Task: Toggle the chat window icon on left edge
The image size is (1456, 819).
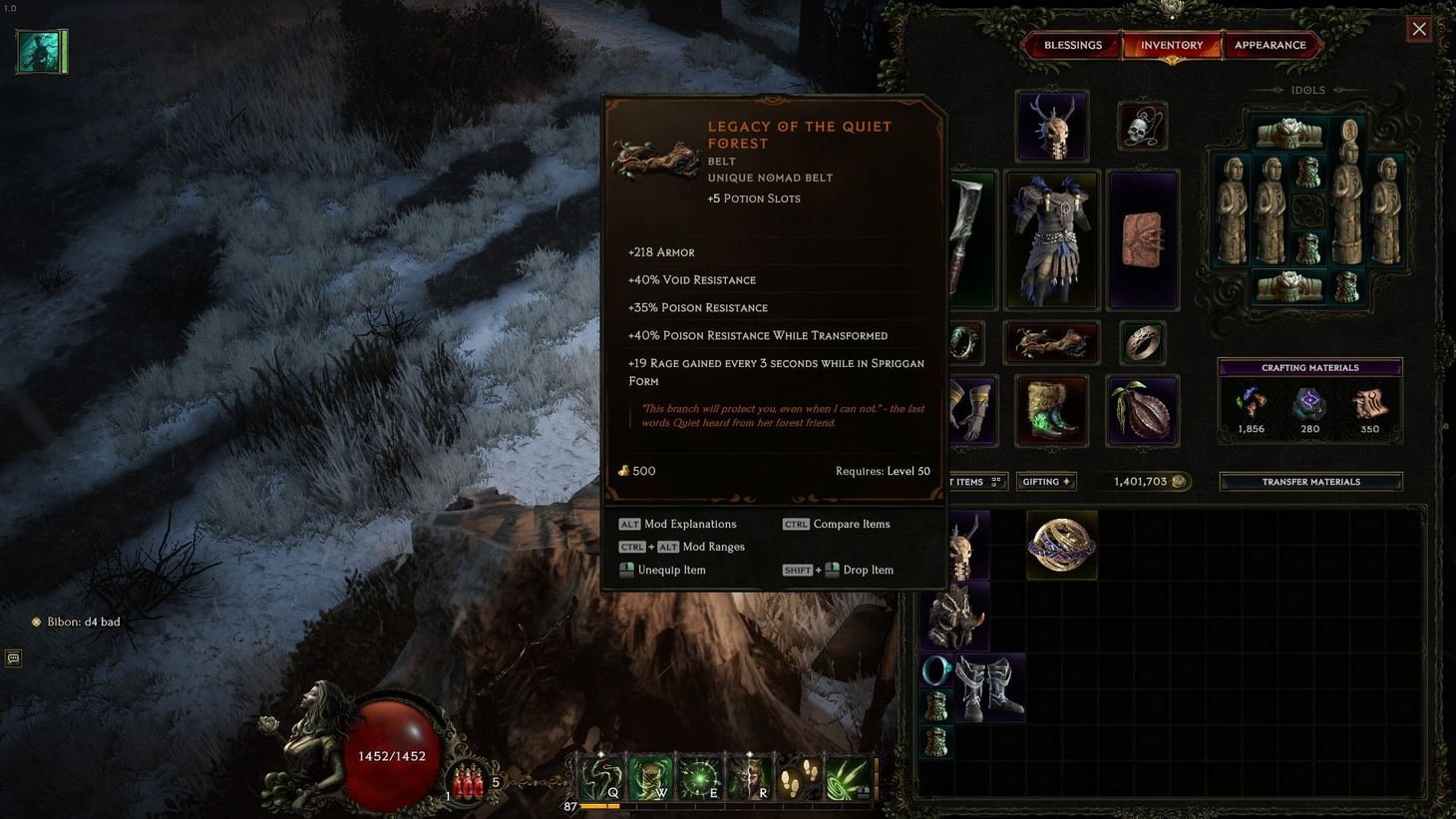Action: coord(12,658)
